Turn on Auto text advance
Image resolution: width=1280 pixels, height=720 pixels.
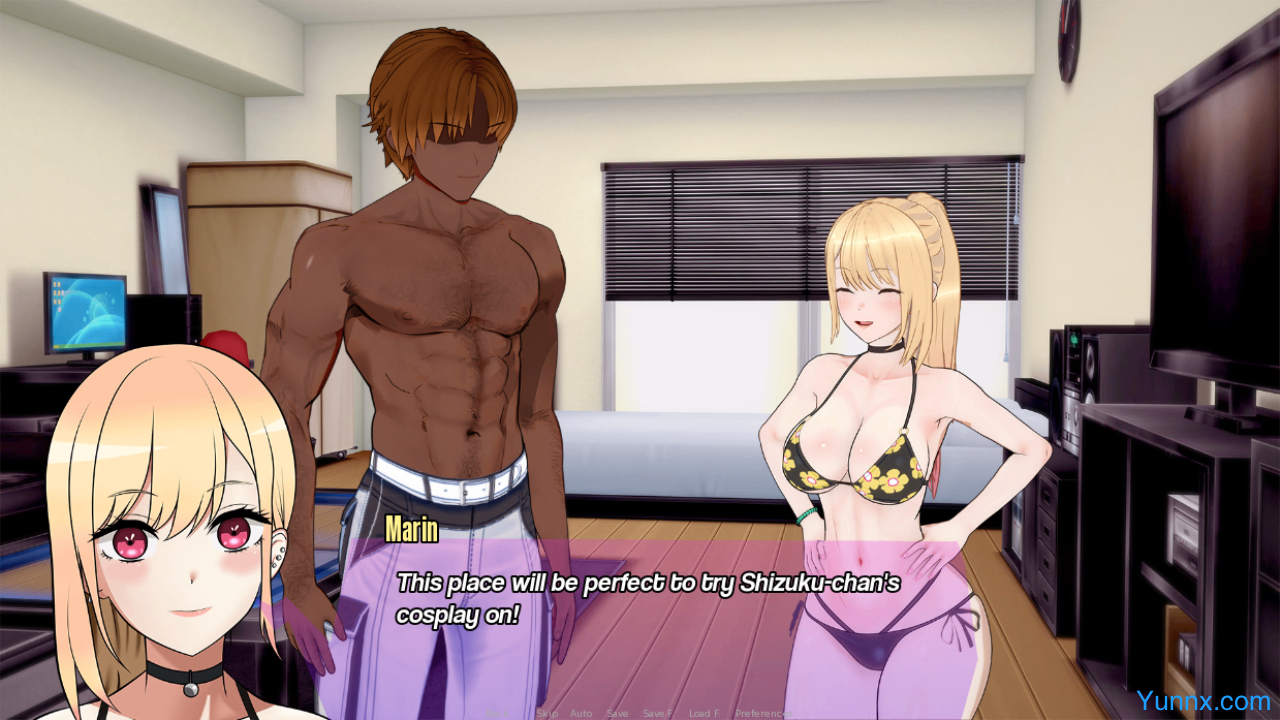pyautogui.click(x=581, y=713)
